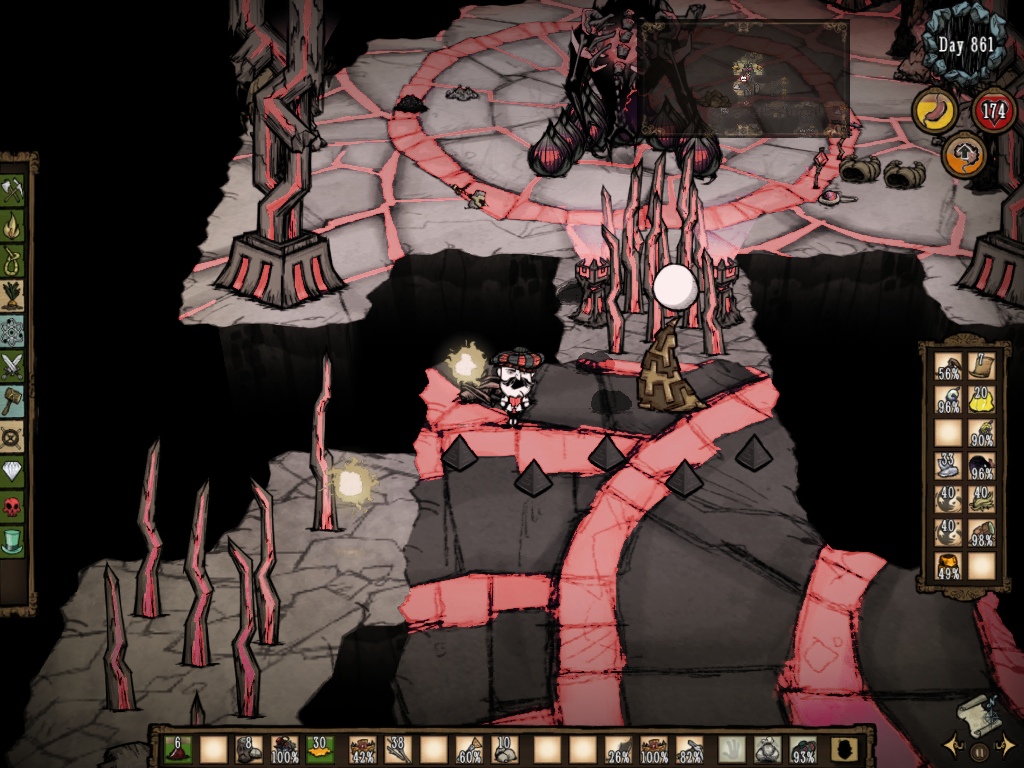Open the Food crafting tab with turnip icon

click(13, 295)
